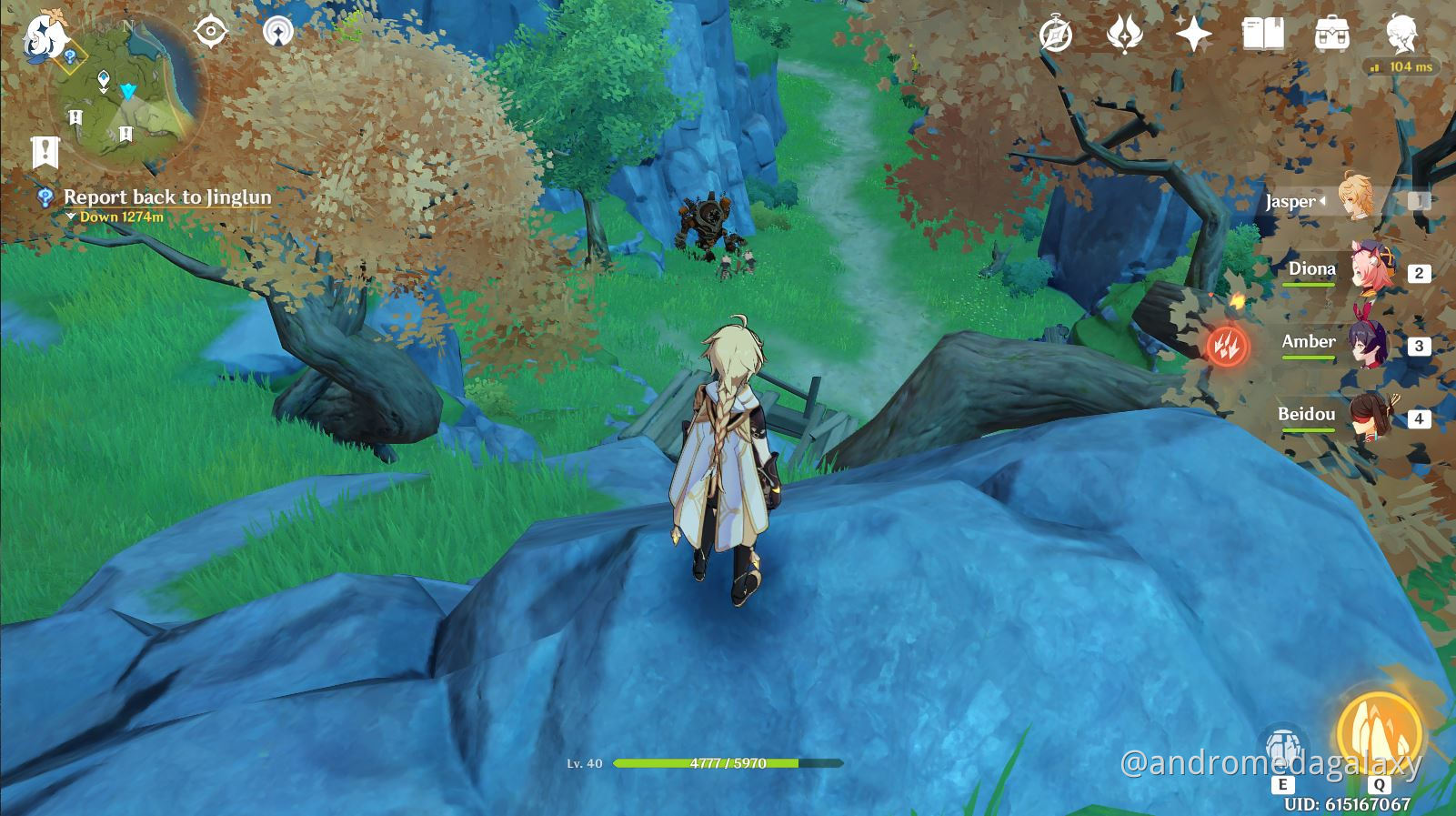Click the HP bar showing 4777/5970
This screenshot has height=816, width=1456.
click(x=728, y=763)
